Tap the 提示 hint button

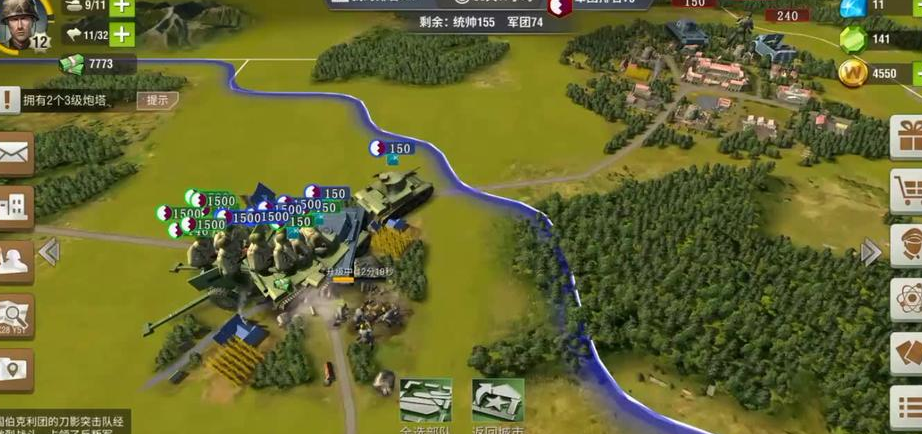click(157, 100)
